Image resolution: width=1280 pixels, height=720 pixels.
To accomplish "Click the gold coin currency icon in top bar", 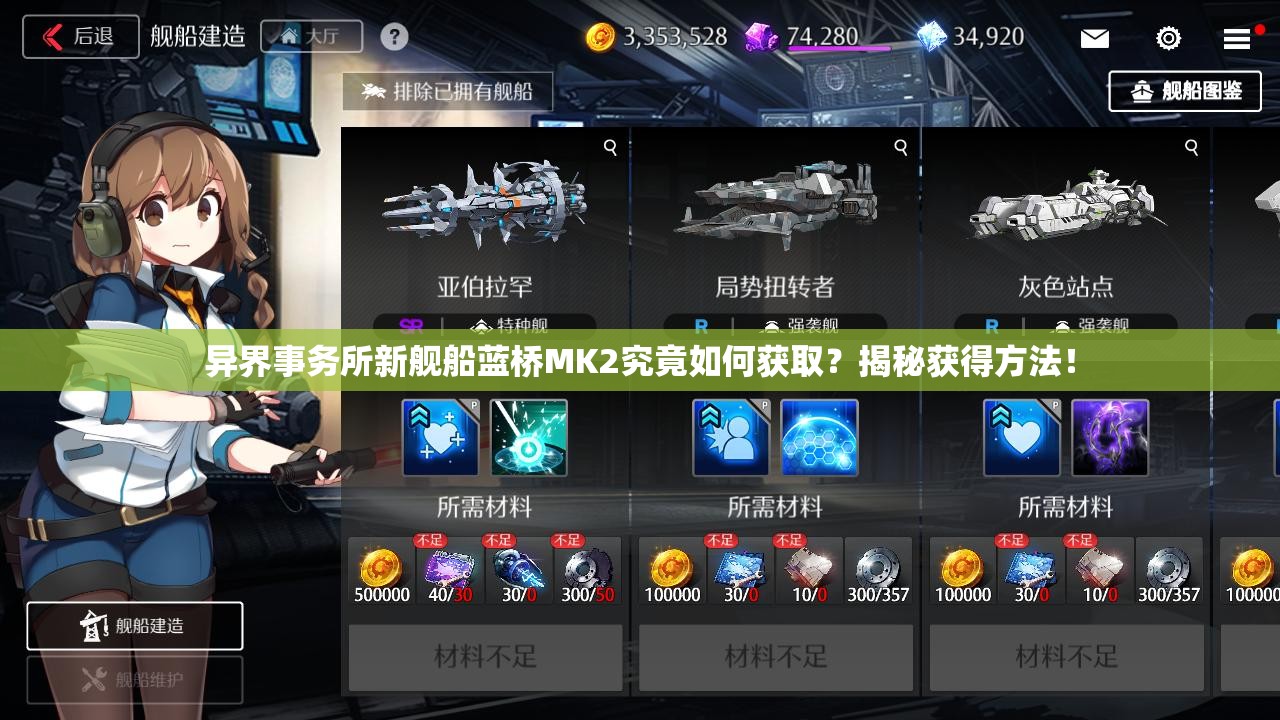I will point(599,36).
